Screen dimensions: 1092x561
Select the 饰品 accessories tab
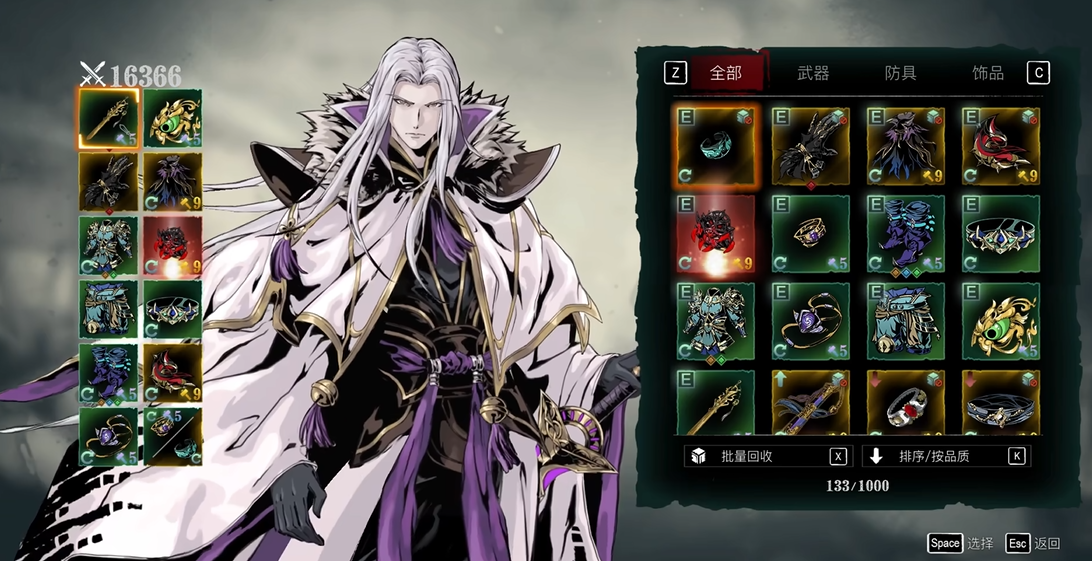(x=988, y=73)
